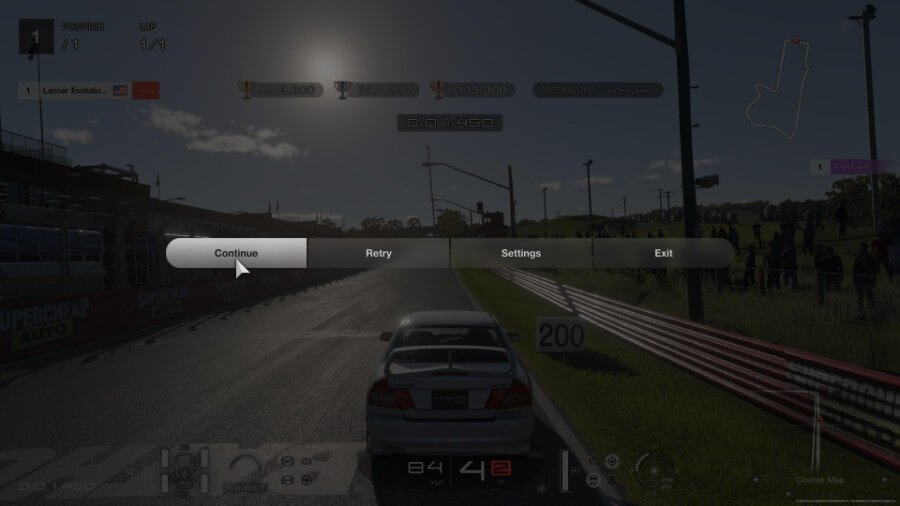The image size is (900, 506).
Task: Exit the race from pause menu
Action: pyautogui.click(x=663, y=253)
